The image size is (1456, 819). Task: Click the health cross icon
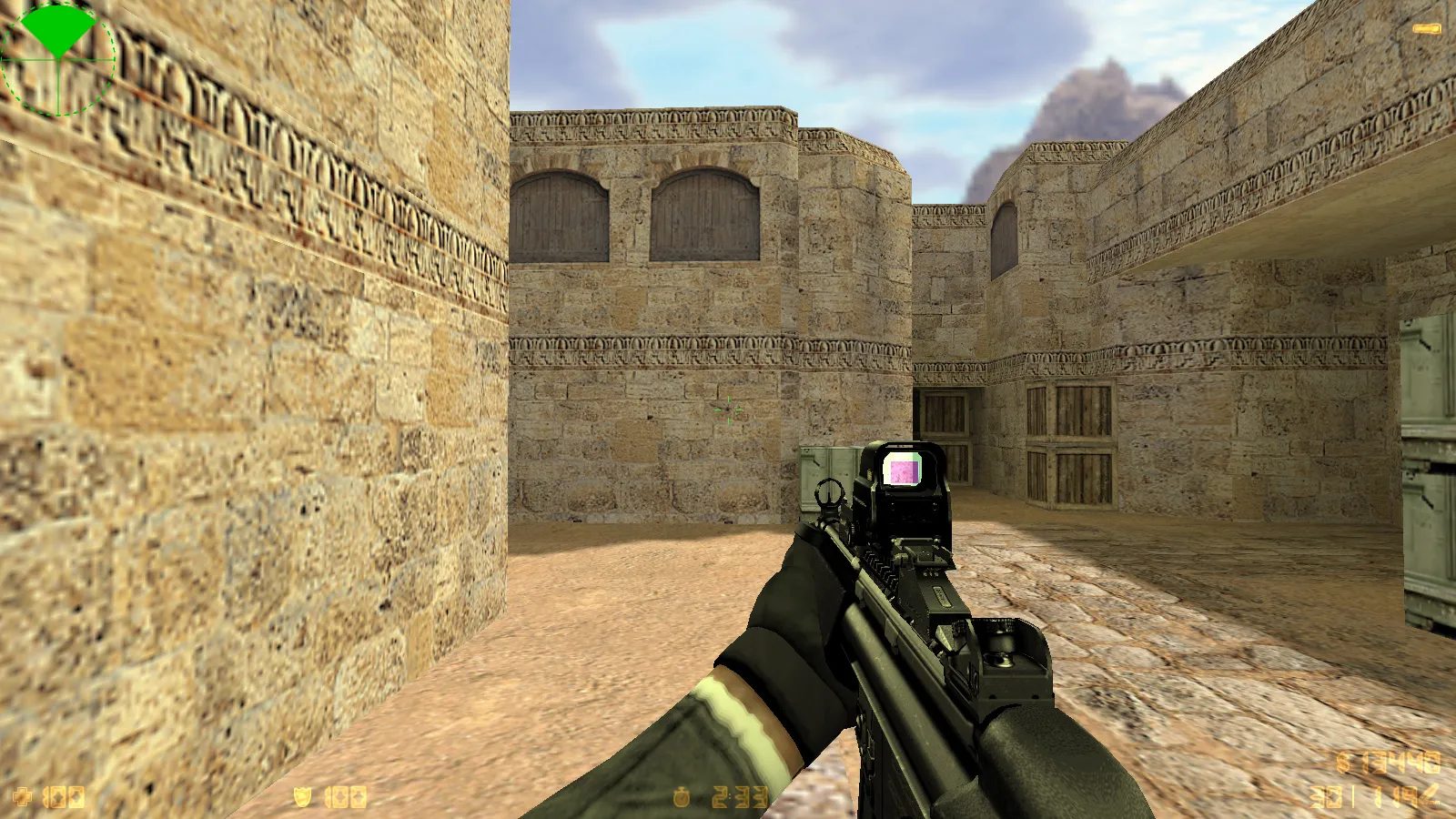[x=23, y=797]
